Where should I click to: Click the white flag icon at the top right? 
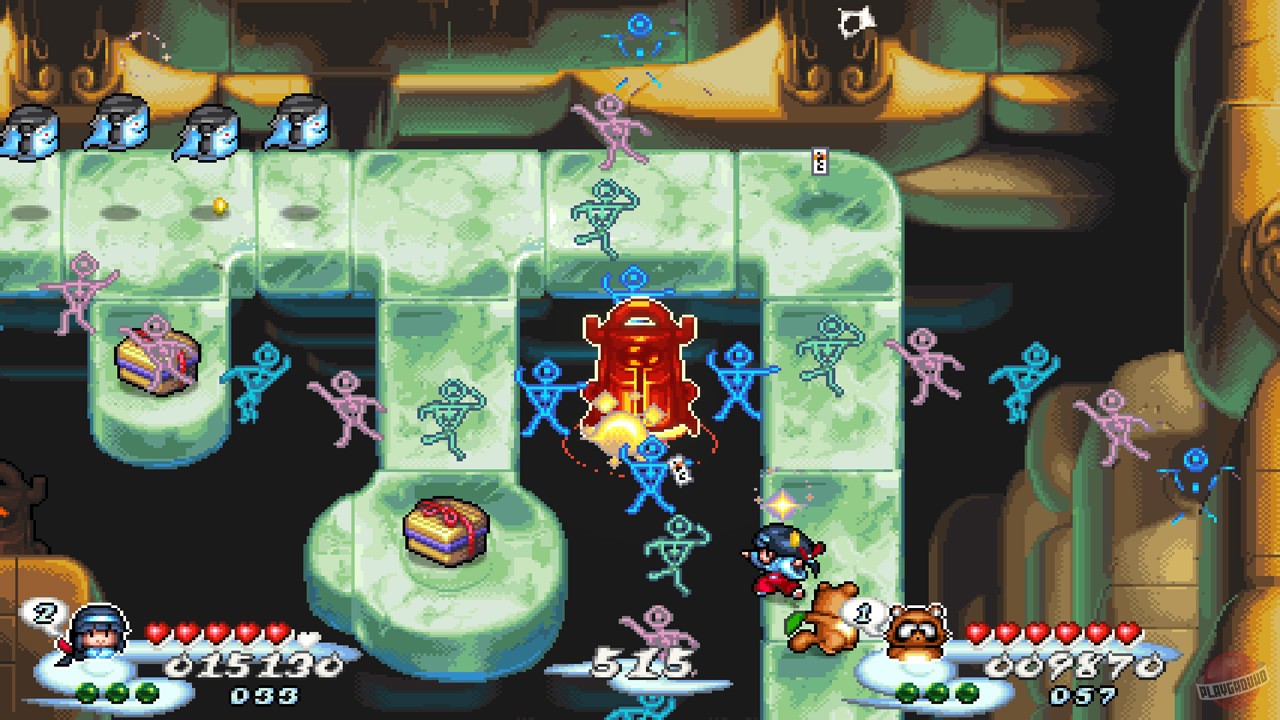pyautogui.click(x=855, y=22)
